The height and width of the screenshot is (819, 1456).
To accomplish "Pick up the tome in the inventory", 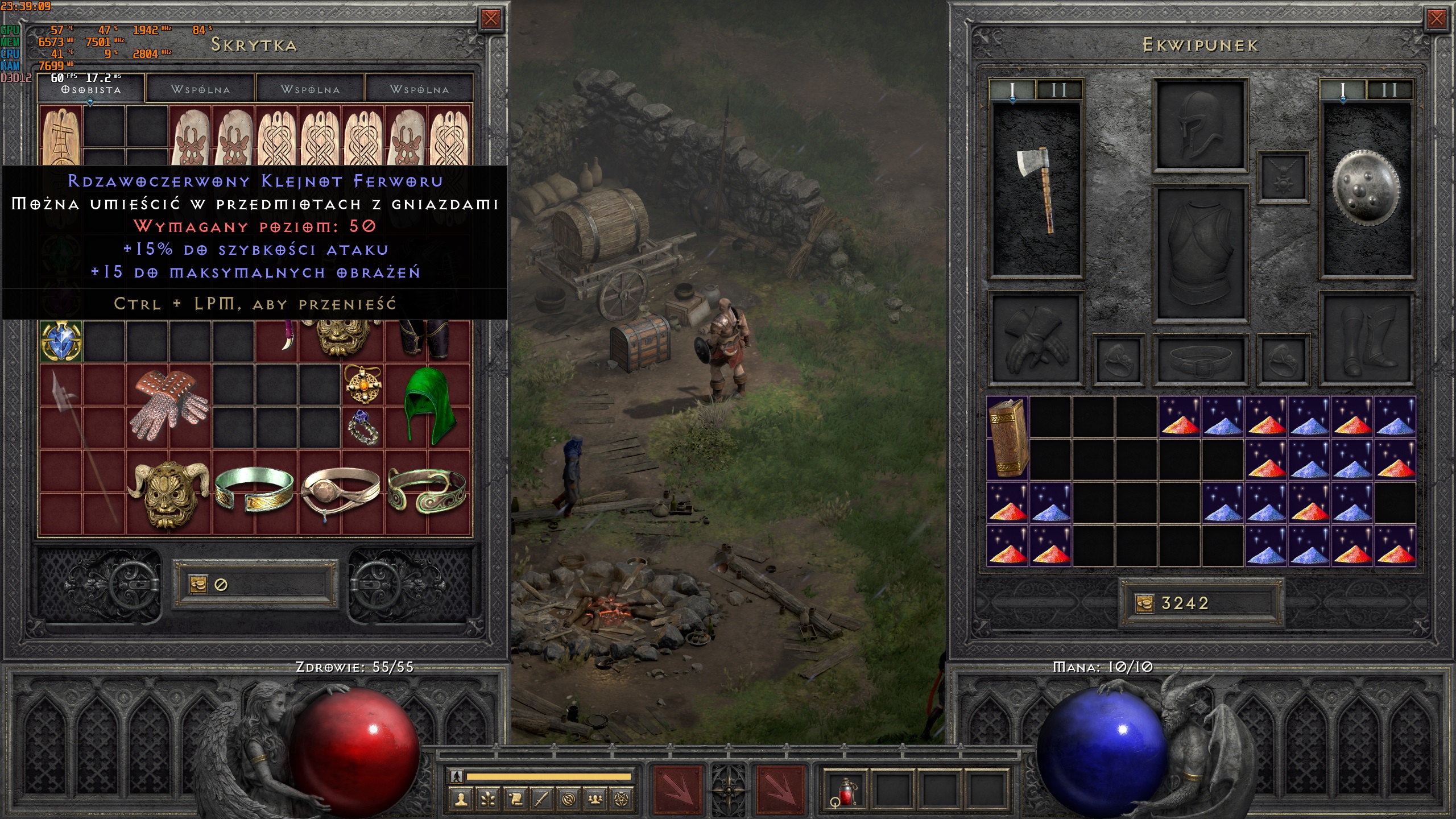I will [x=1008, y=438].
